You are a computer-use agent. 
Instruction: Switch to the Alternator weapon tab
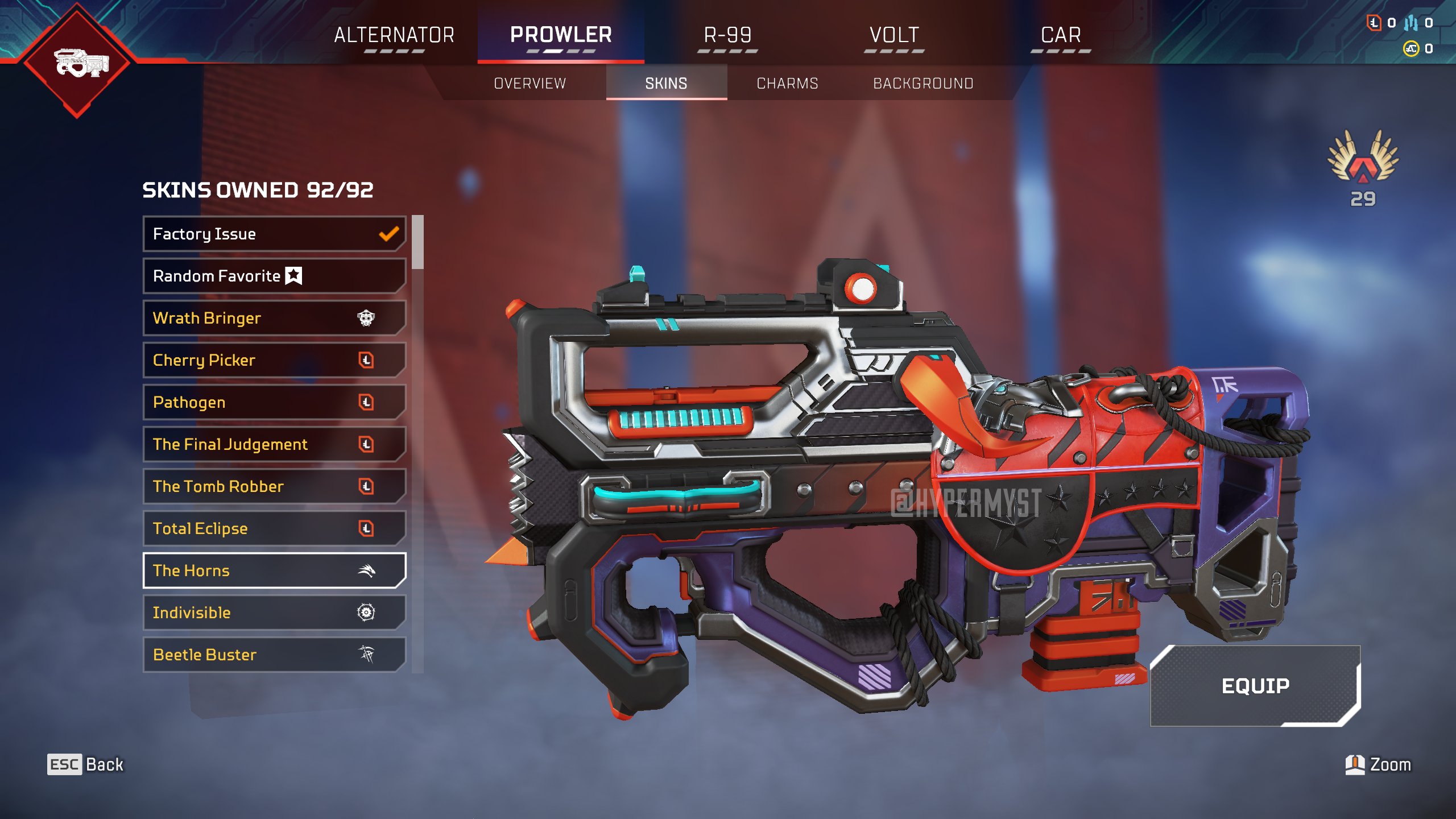394,35
